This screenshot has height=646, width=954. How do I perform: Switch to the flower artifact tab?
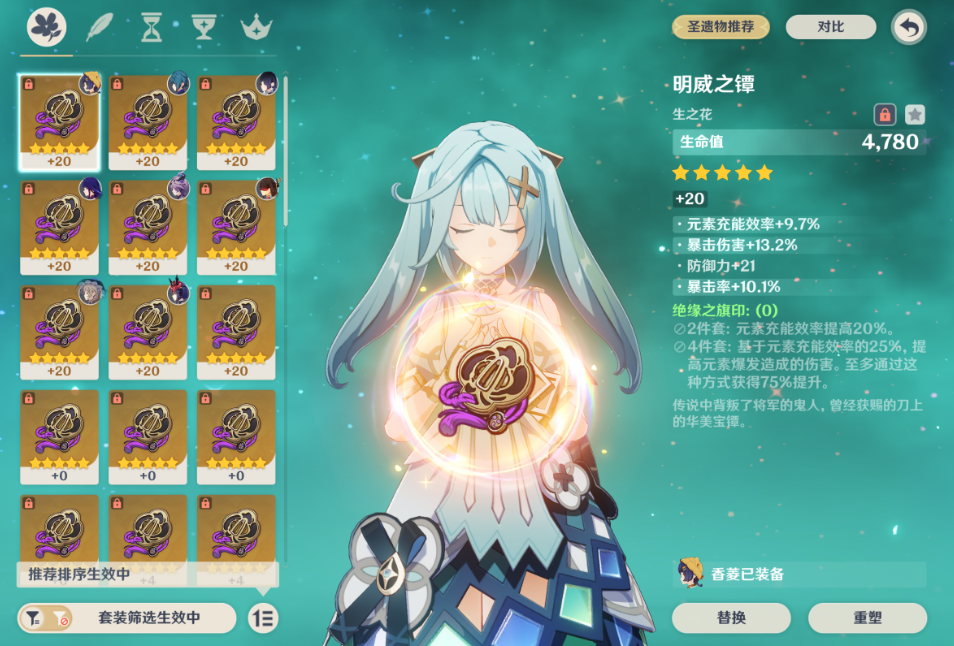(x=46, y=28)
